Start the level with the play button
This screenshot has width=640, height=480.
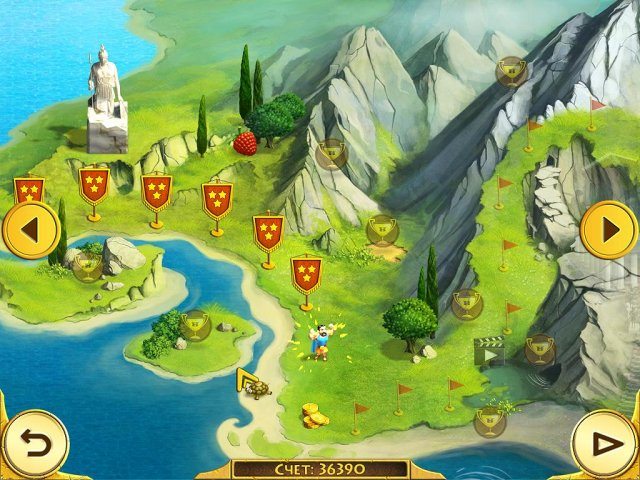click(x=604, y=443)
